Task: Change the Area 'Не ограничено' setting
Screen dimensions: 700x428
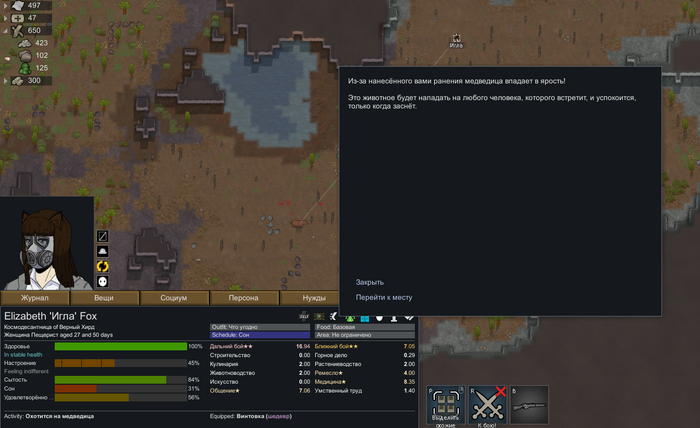Action: coord(364,335)
